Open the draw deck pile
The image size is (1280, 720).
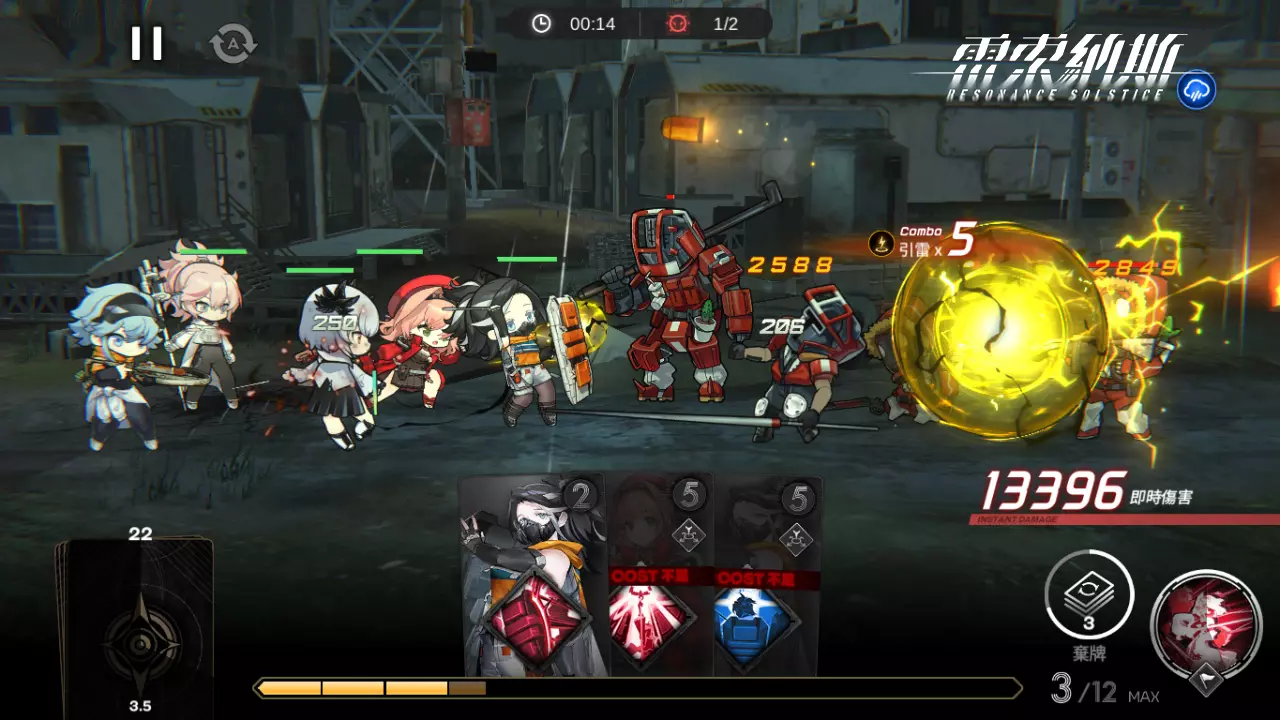point(135,622)
